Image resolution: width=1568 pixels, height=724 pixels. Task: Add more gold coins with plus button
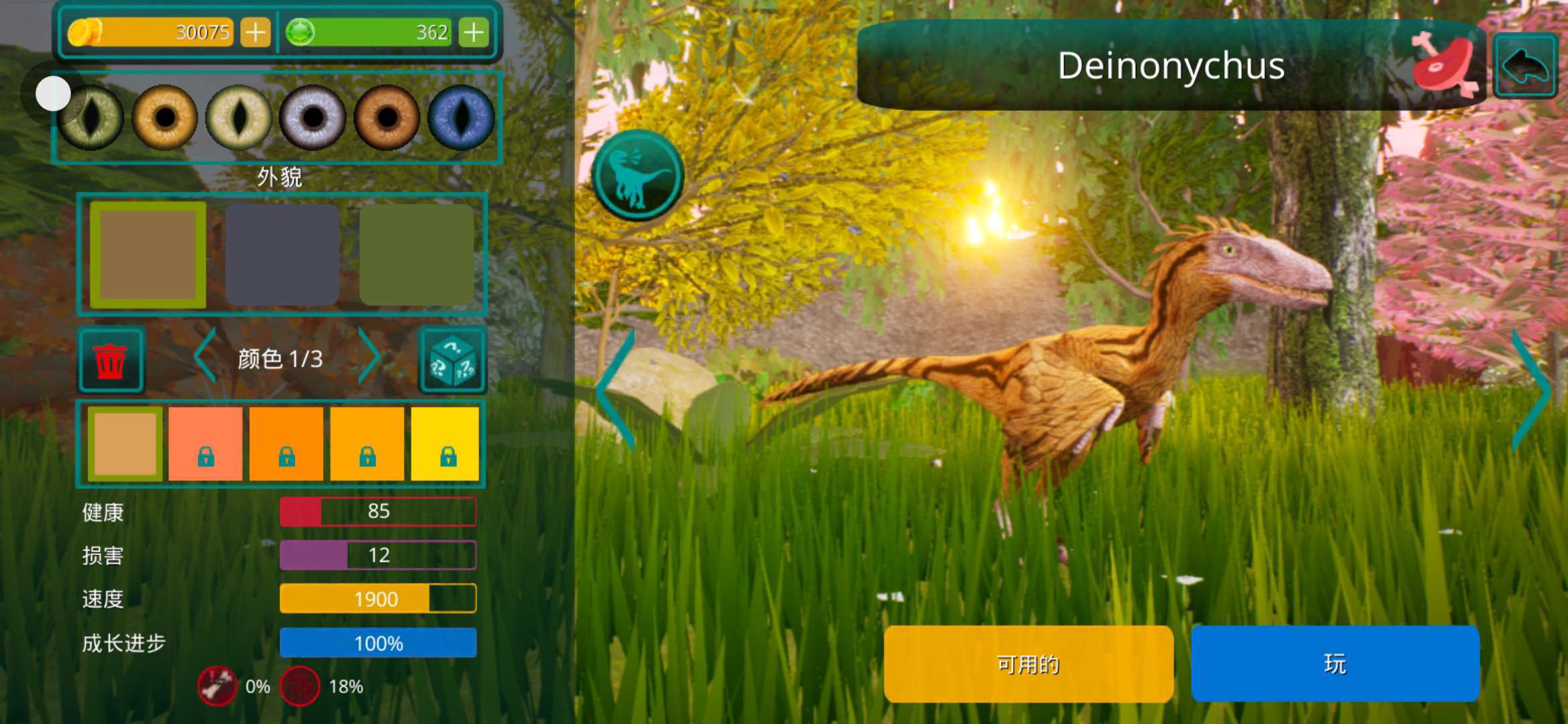point(255,32)
